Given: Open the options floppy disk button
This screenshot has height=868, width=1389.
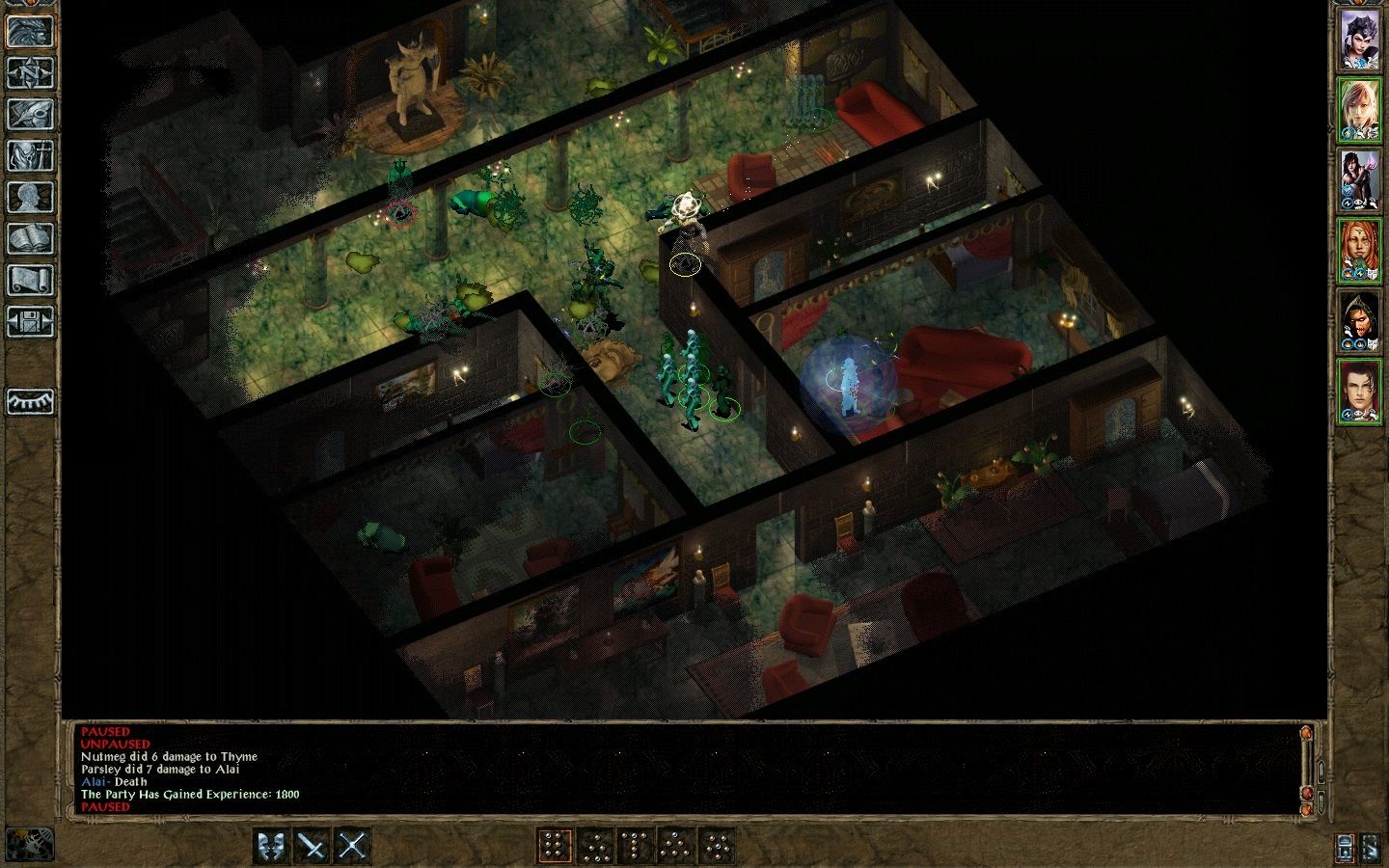Looking at the screenshot, I should coord(30,321).
